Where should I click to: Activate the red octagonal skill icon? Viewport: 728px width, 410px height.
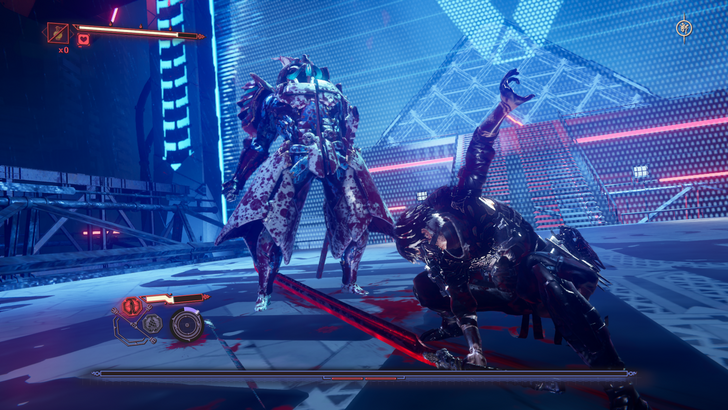point(130,306)
